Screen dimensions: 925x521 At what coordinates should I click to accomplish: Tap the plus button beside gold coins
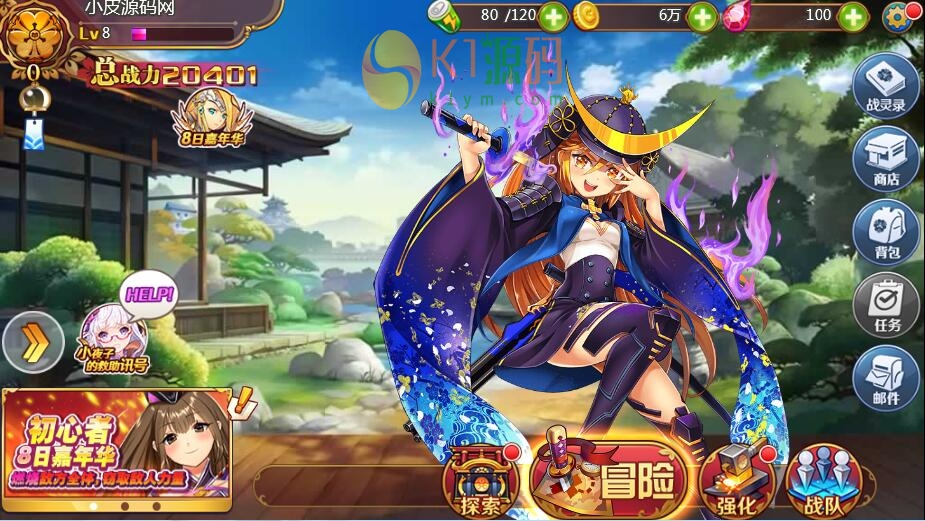point(703,16)
